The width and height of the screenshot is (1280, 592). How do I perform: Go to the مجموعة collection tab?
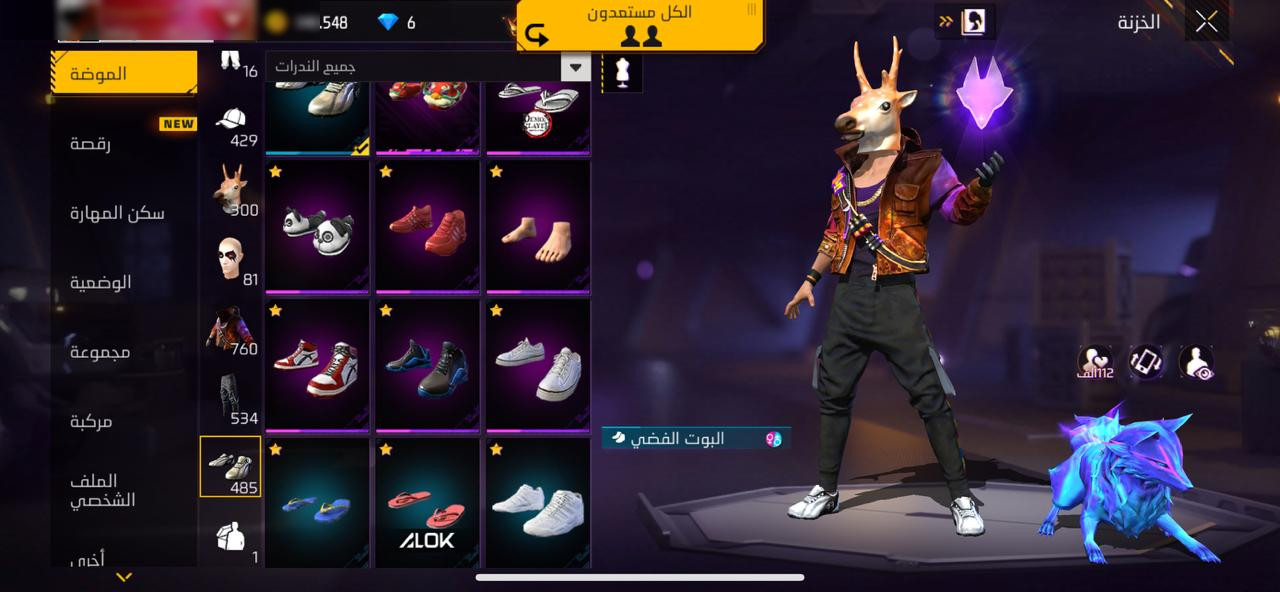tap(100, 352)
